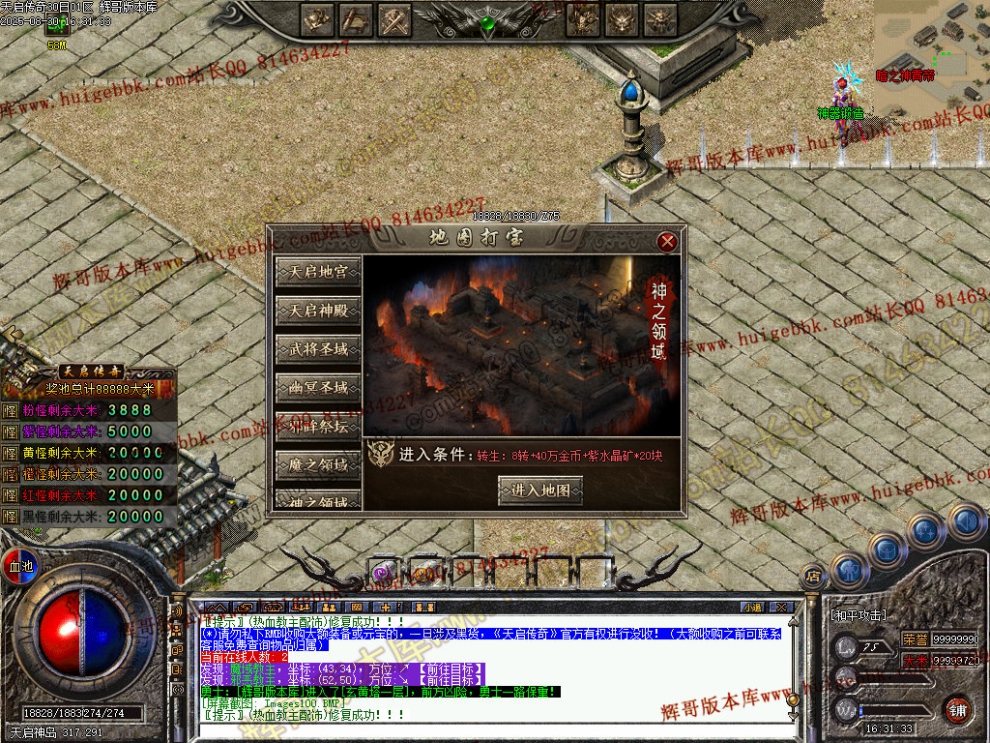Click the round 铺 shop button
The height and width of the screenshot is (743, 990).
pos(957,708)
